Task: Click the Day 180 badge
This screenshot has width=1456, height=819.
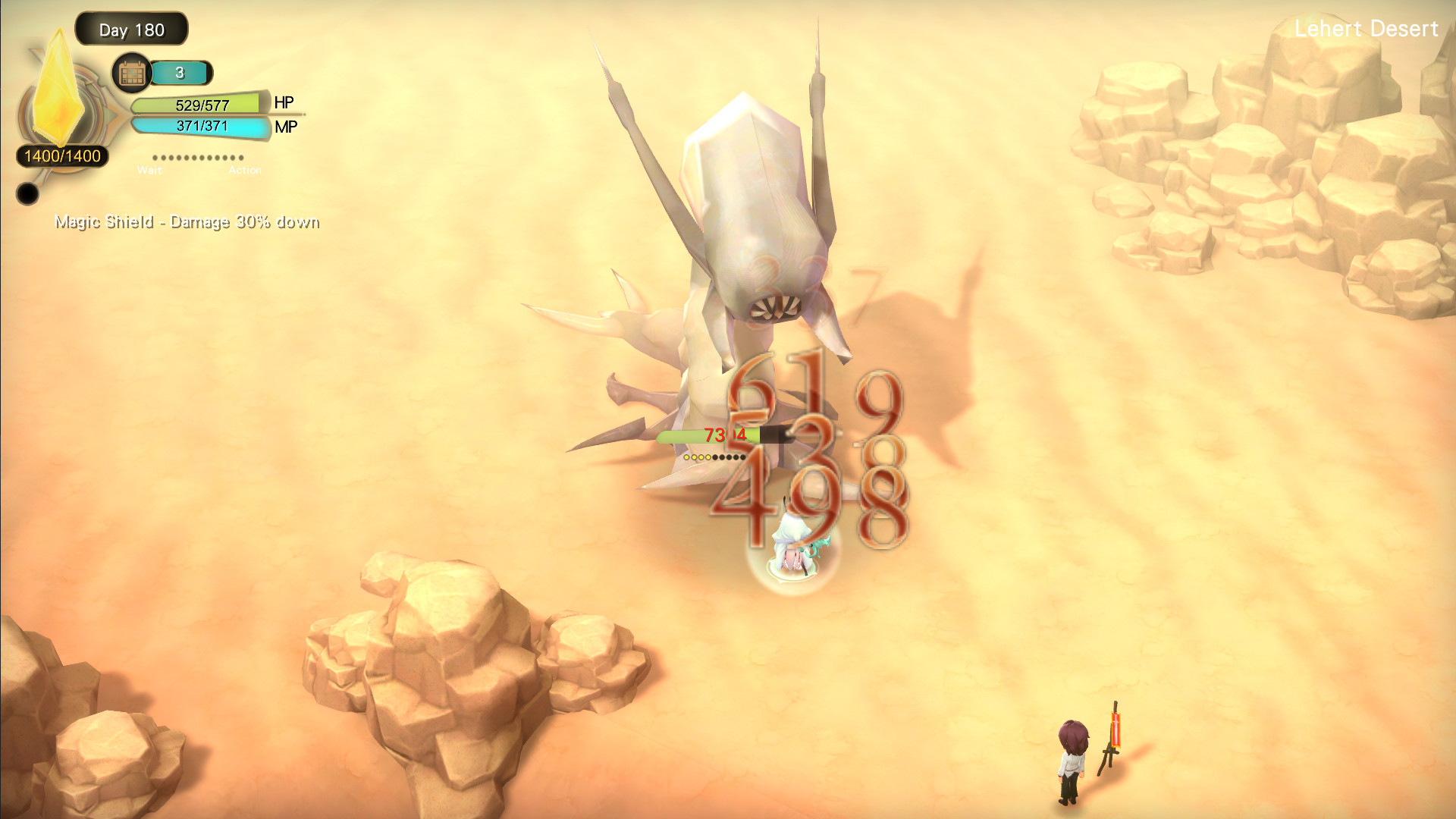Action: pos(130,30)
